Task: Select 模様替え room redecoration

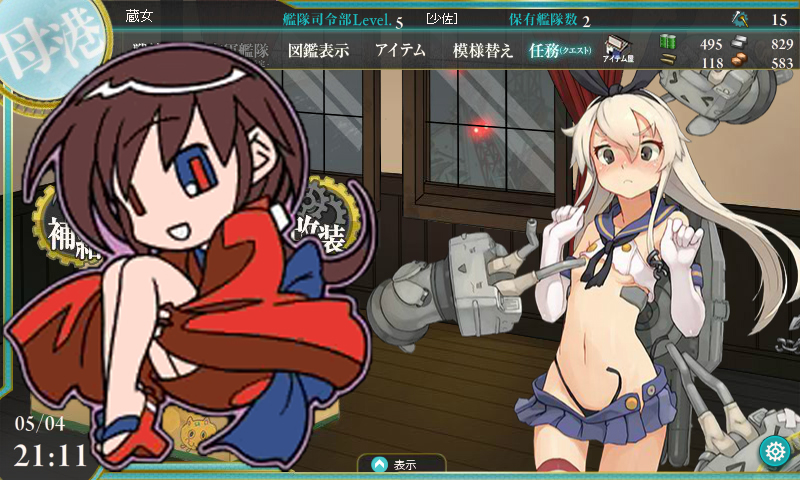Action: (x=483, y=50)
